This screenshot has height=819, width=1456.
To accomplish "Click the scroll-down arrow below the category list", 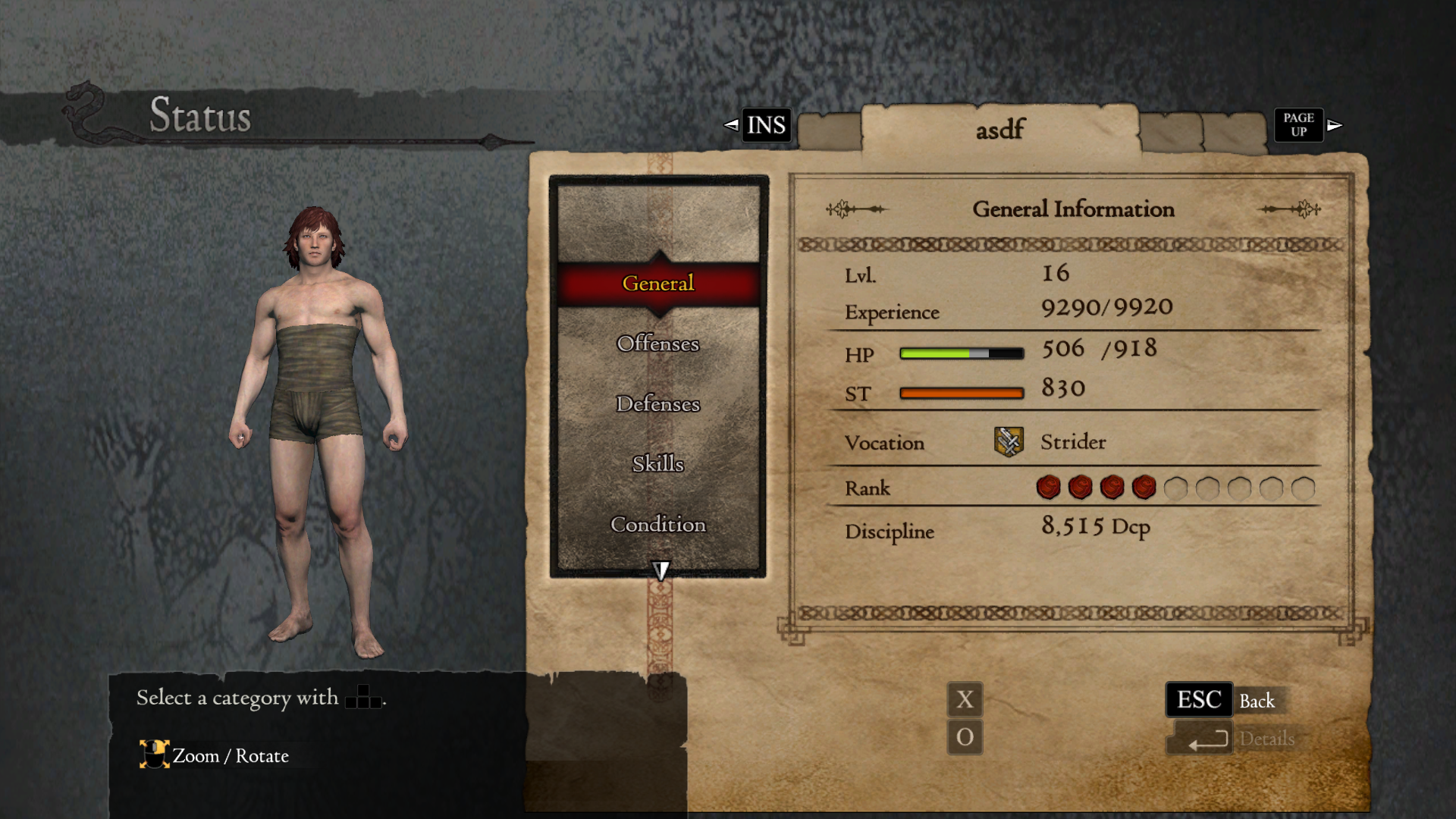I will (x=661, y=570).
